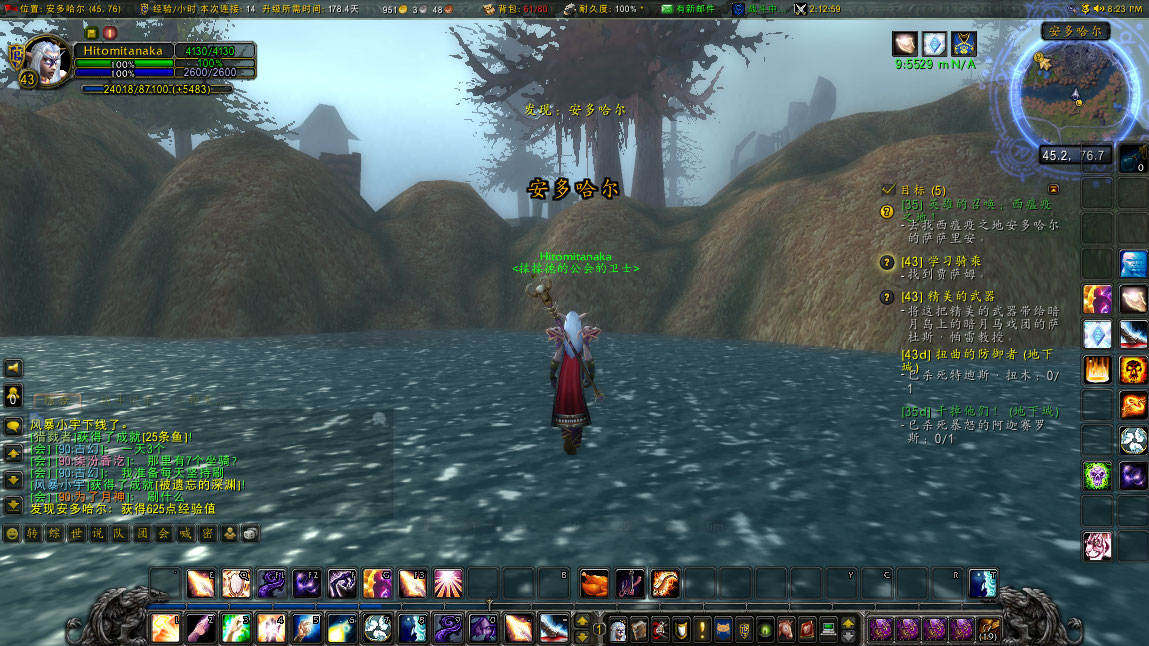Click the yellow exclamation mark micro button
1149x646 pixels.
click(703, 630)
